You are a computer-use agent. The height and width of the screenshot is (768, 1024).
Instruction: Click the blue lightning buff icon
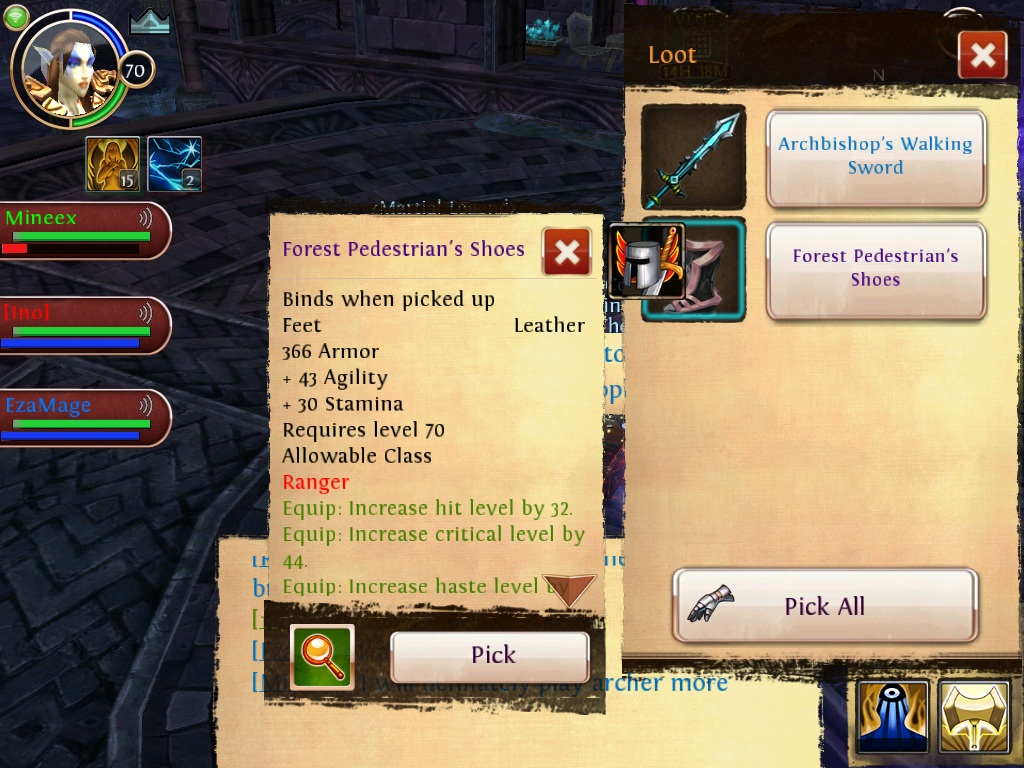pos(174,164)
